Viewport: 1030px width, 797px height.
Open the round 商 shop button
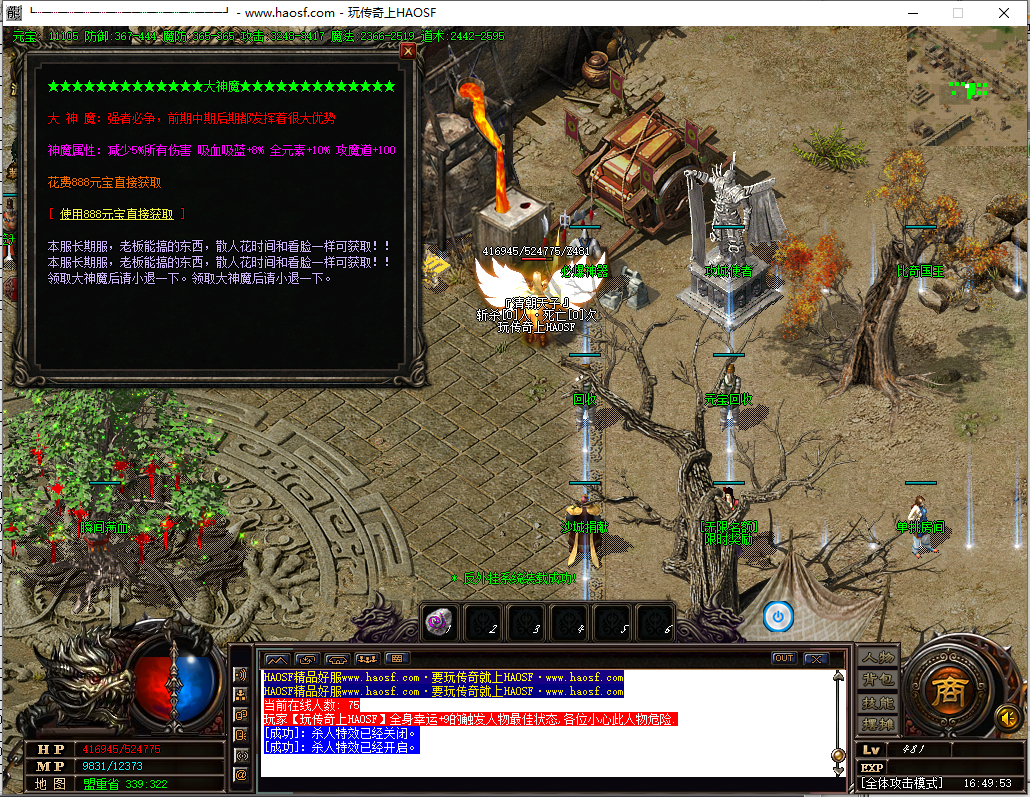(947, 690)
